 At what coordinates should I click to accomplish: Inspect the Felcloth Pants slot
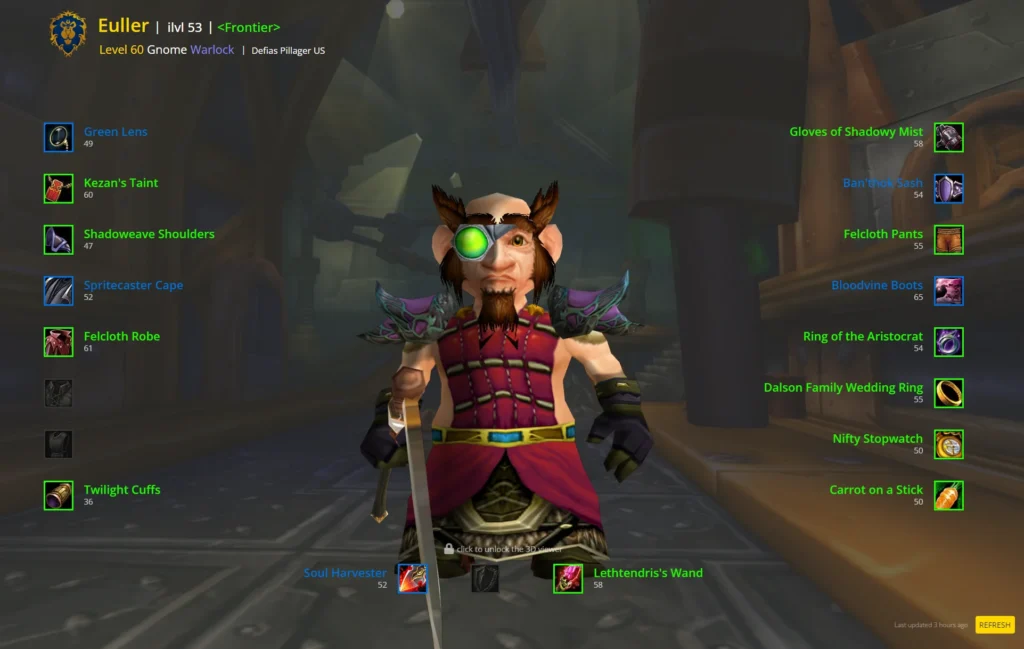(x=948, y=239)
